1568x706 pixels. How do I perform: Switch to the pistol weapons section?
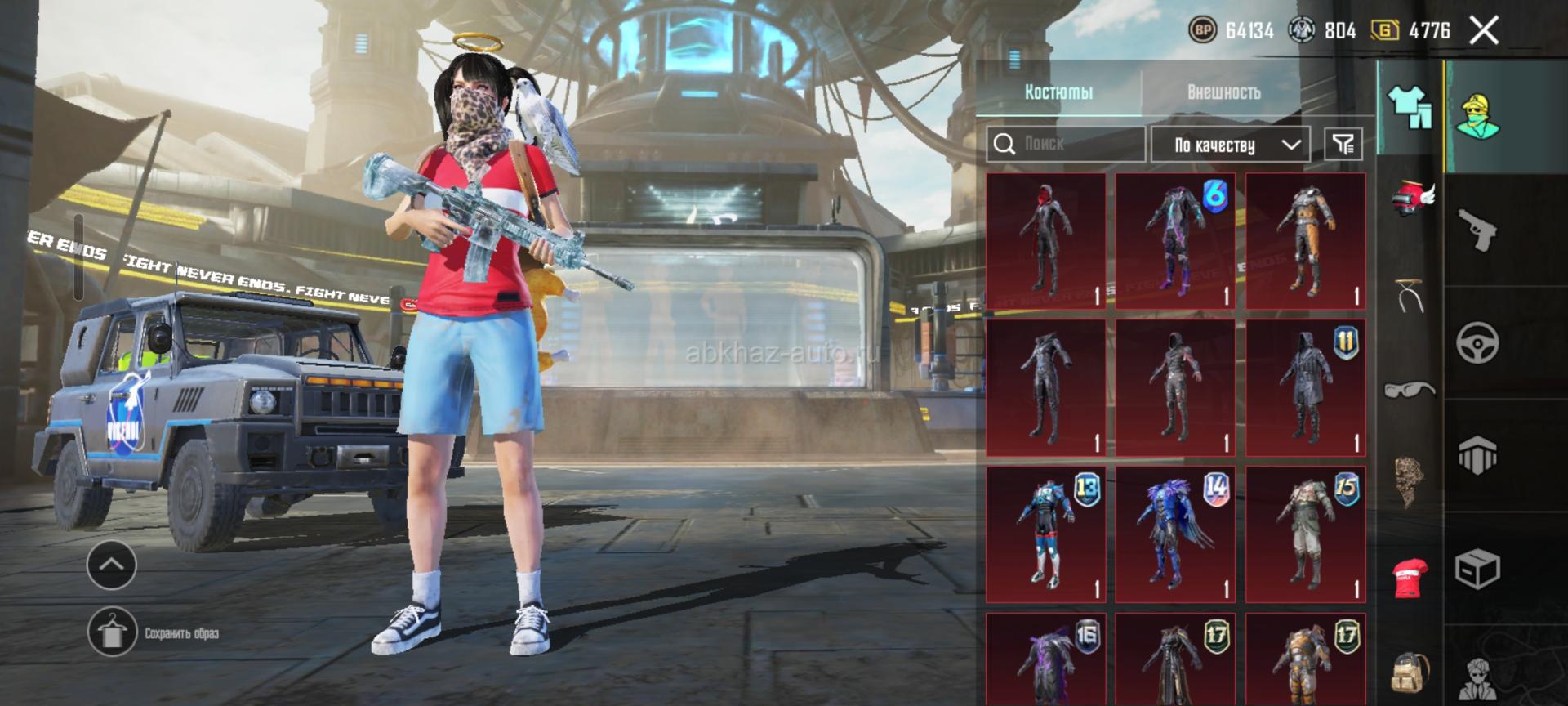coord(1477,230)
